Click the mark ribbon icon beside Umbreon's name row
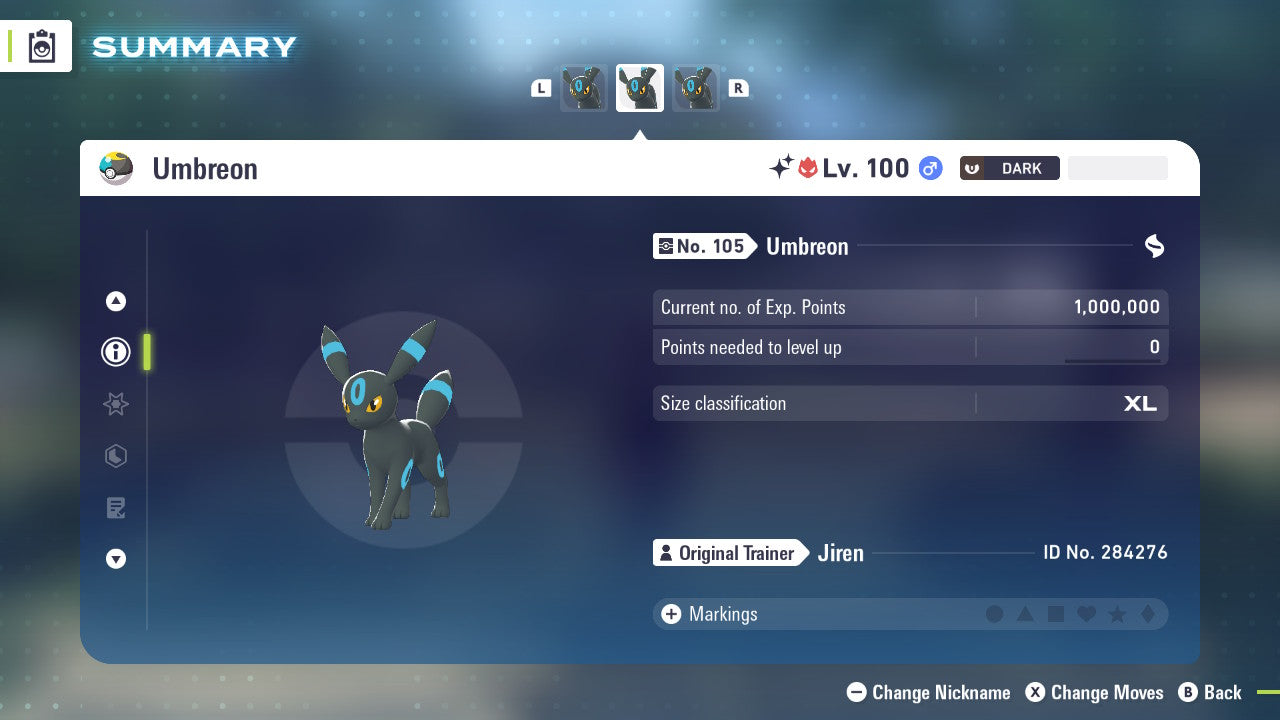This screenshot has width=1280, height=720. 1154,246
